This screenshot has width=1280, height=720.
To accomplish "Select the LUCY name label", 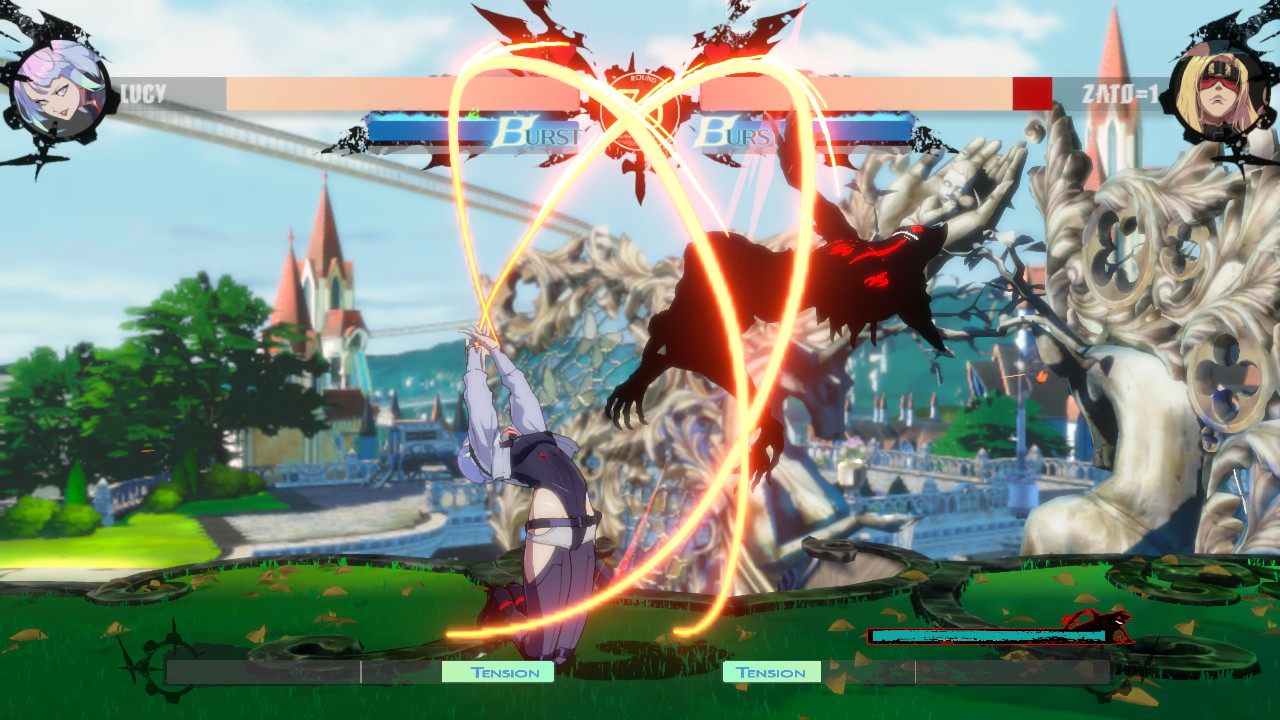I will 143,93.
